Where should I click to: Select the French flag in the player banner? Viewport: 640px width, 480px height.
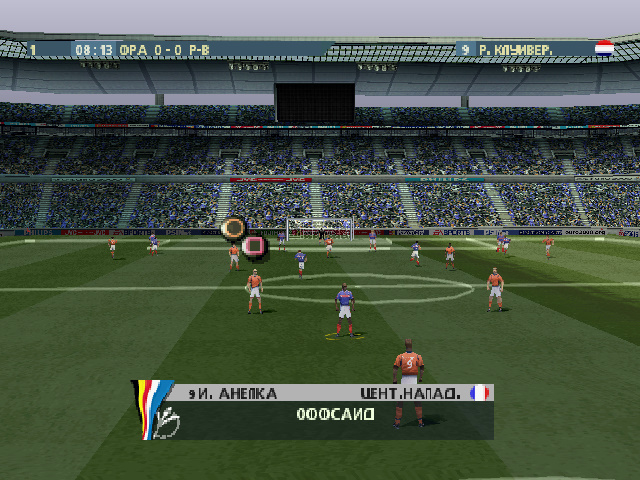click(480, 393)
